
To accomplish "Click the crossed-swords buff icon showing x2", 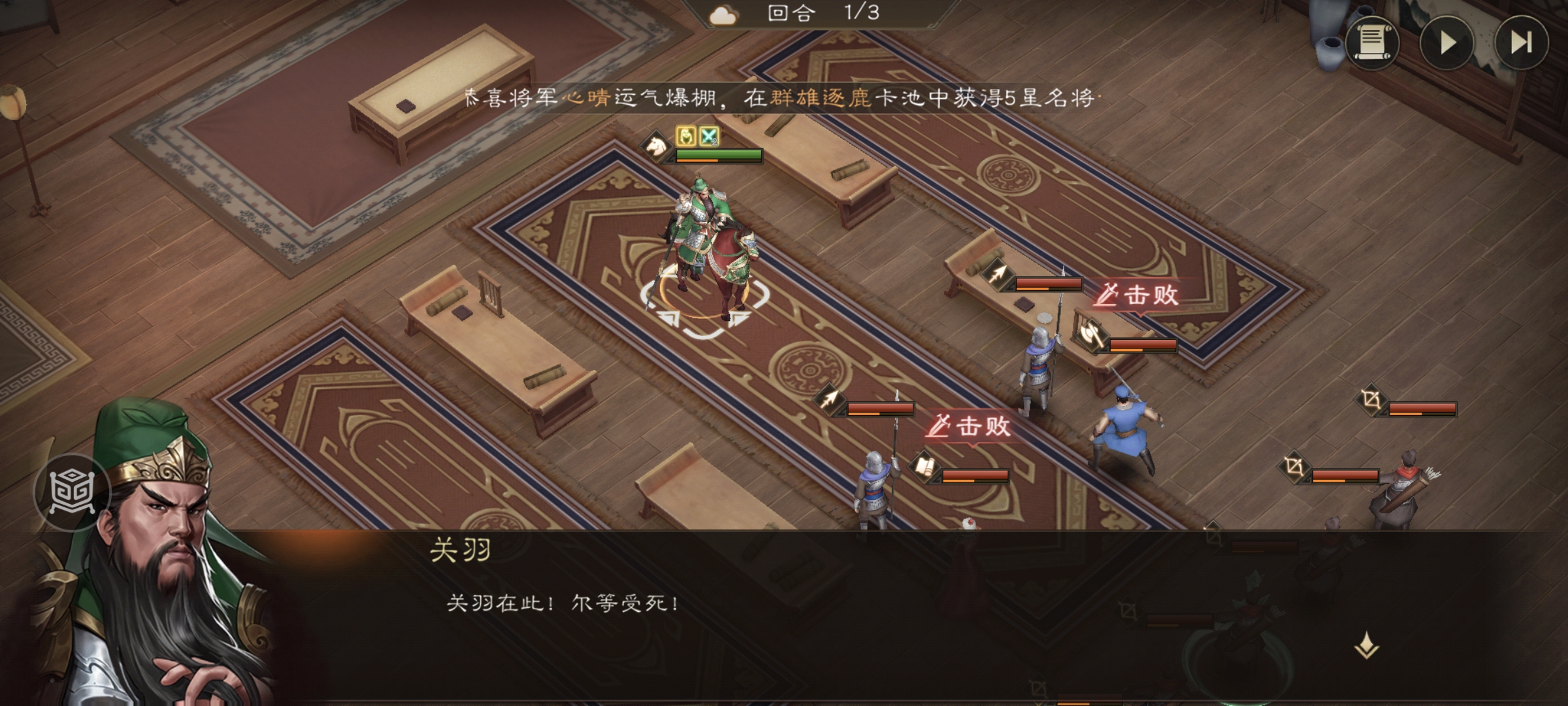I will tap(711, 137).
